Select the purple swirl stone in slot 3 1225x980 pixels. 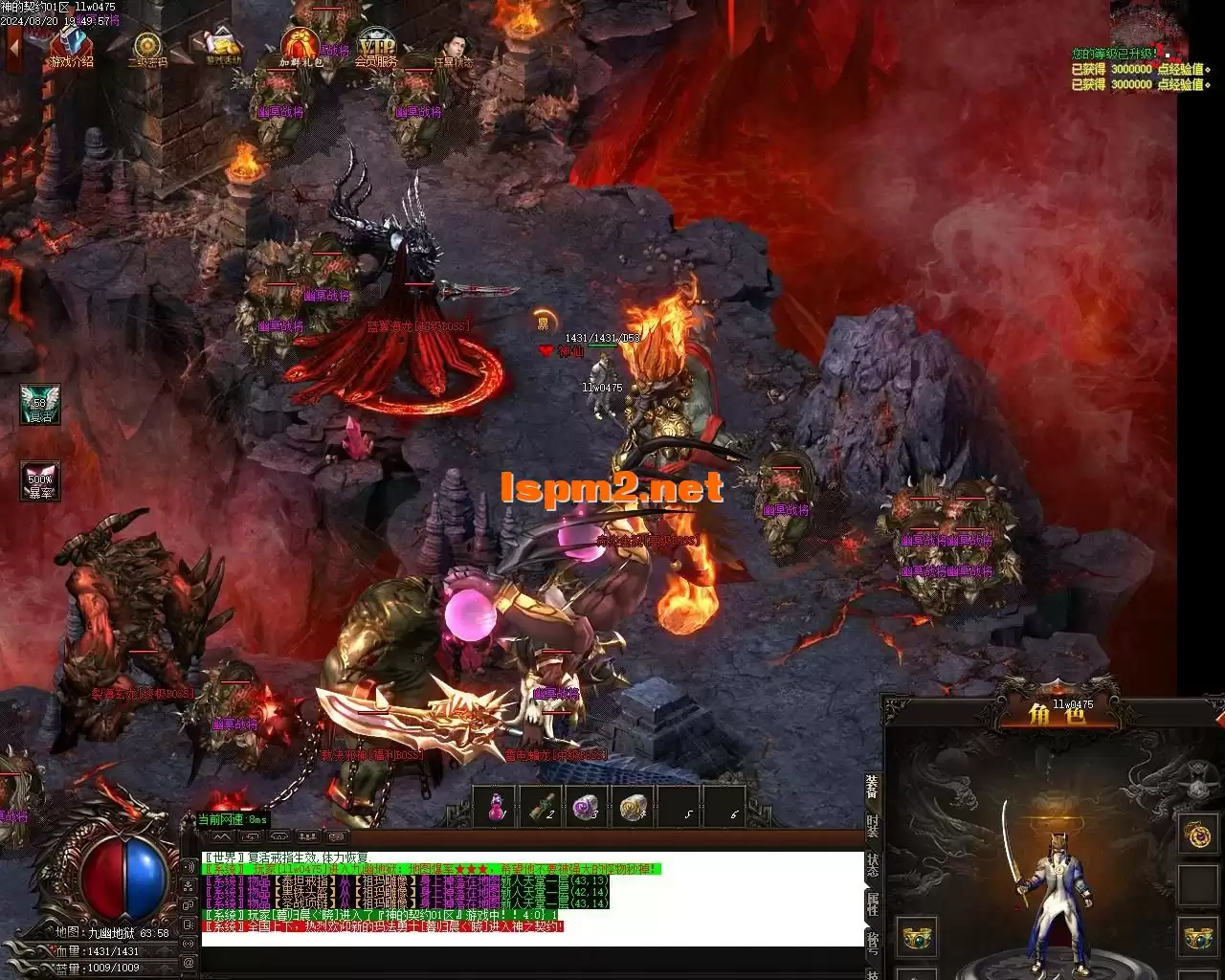pyautogui.click(x=587, y=807)
